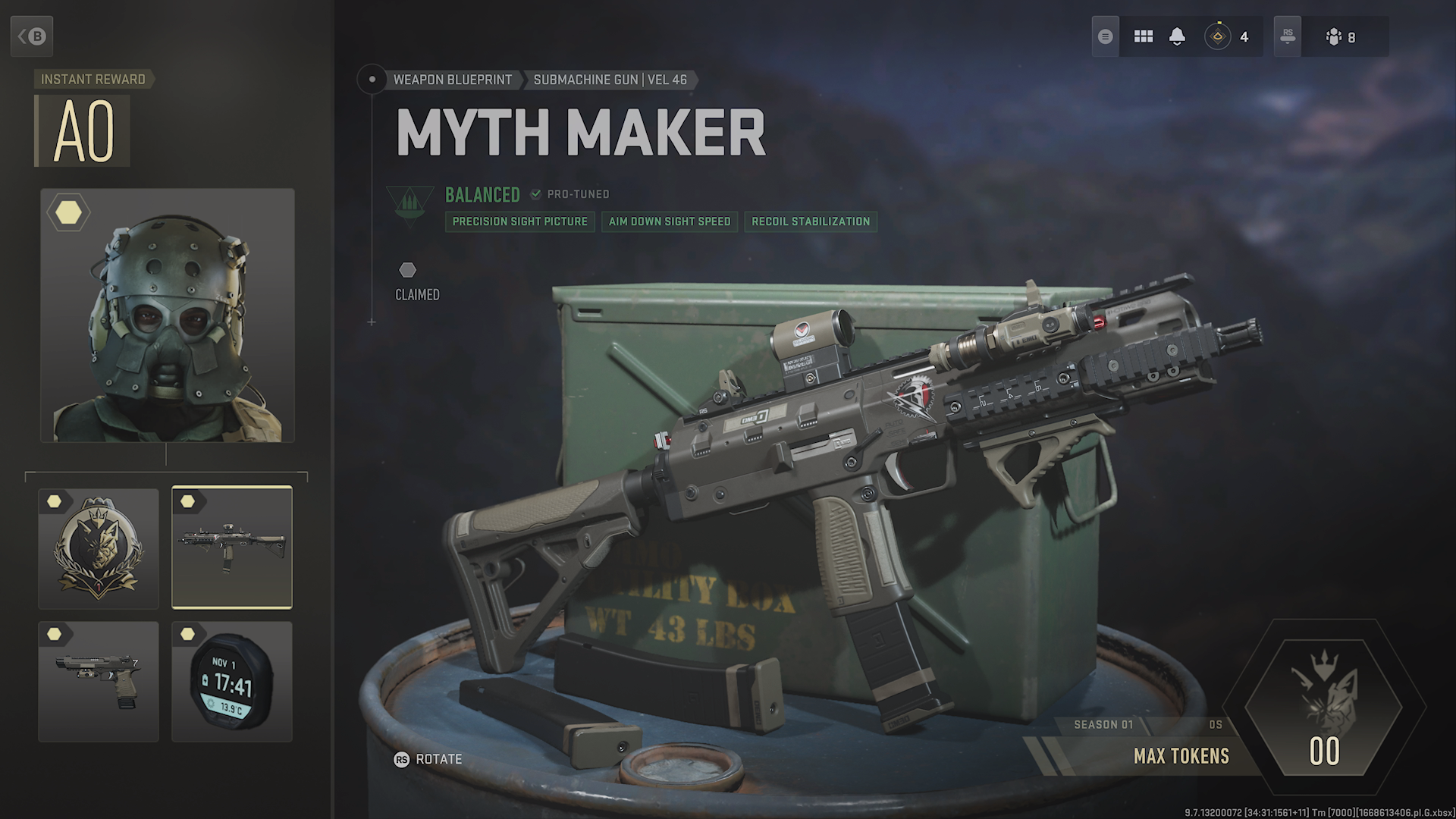The image size is (1456, 819).
Task: Click the Precision Sight Picture attribute
Action: (519, 221)
